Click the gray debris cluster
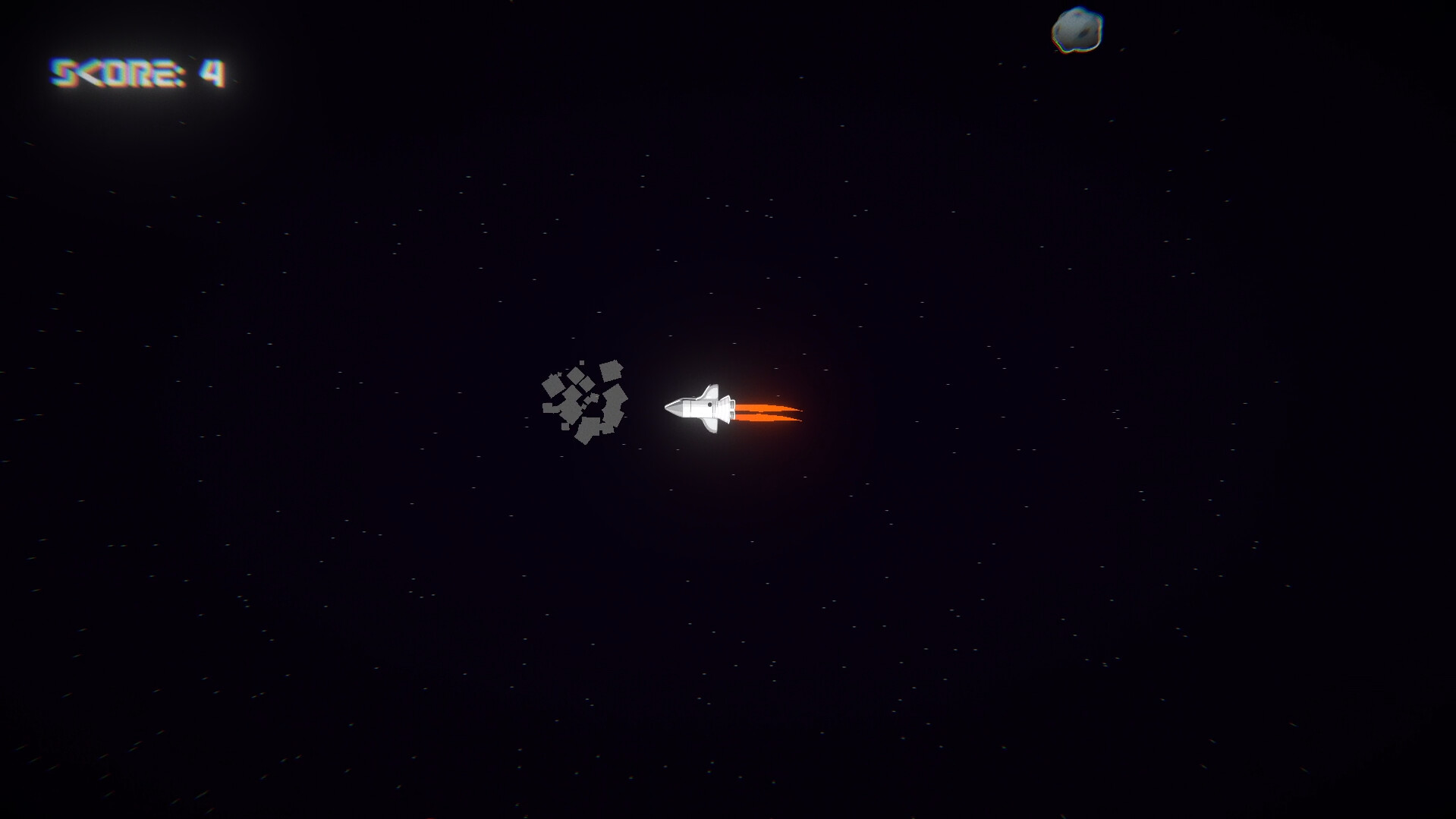 point(580,402)
